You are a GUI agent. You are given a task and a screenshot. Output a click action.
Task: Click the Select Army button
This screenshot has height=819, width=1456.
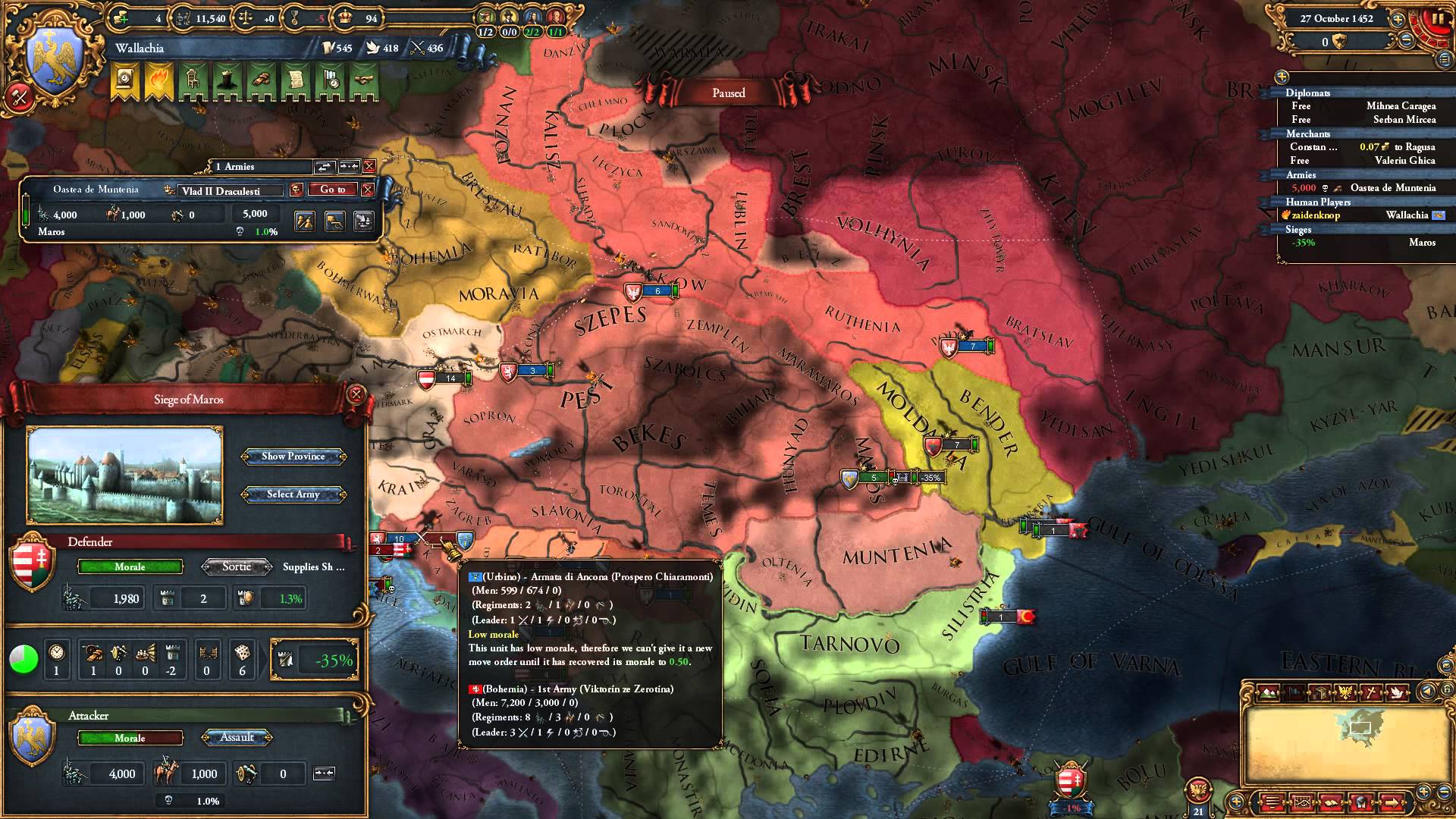pos(293,494)
